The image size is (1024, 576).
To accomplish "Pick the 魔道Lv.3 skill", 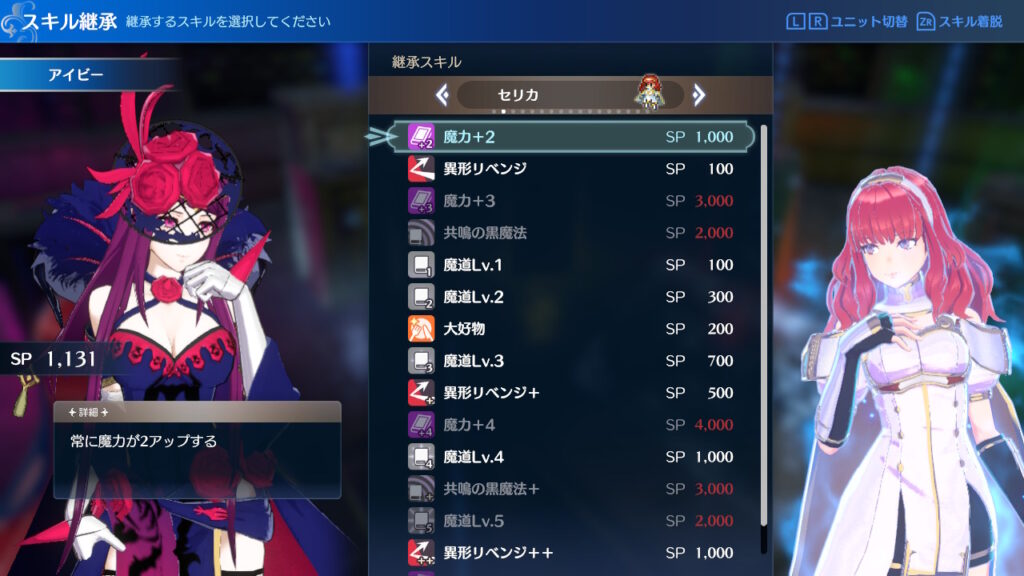I will click(570, 361).
